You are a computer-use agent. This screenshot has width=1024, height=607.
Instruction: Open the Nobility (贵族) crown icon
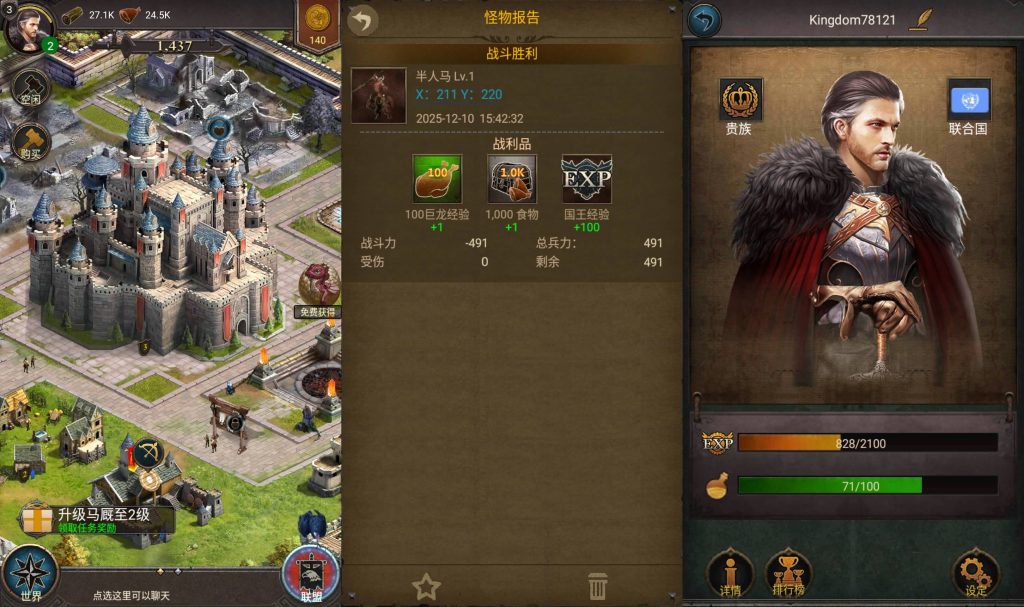[x=740, y=100]
